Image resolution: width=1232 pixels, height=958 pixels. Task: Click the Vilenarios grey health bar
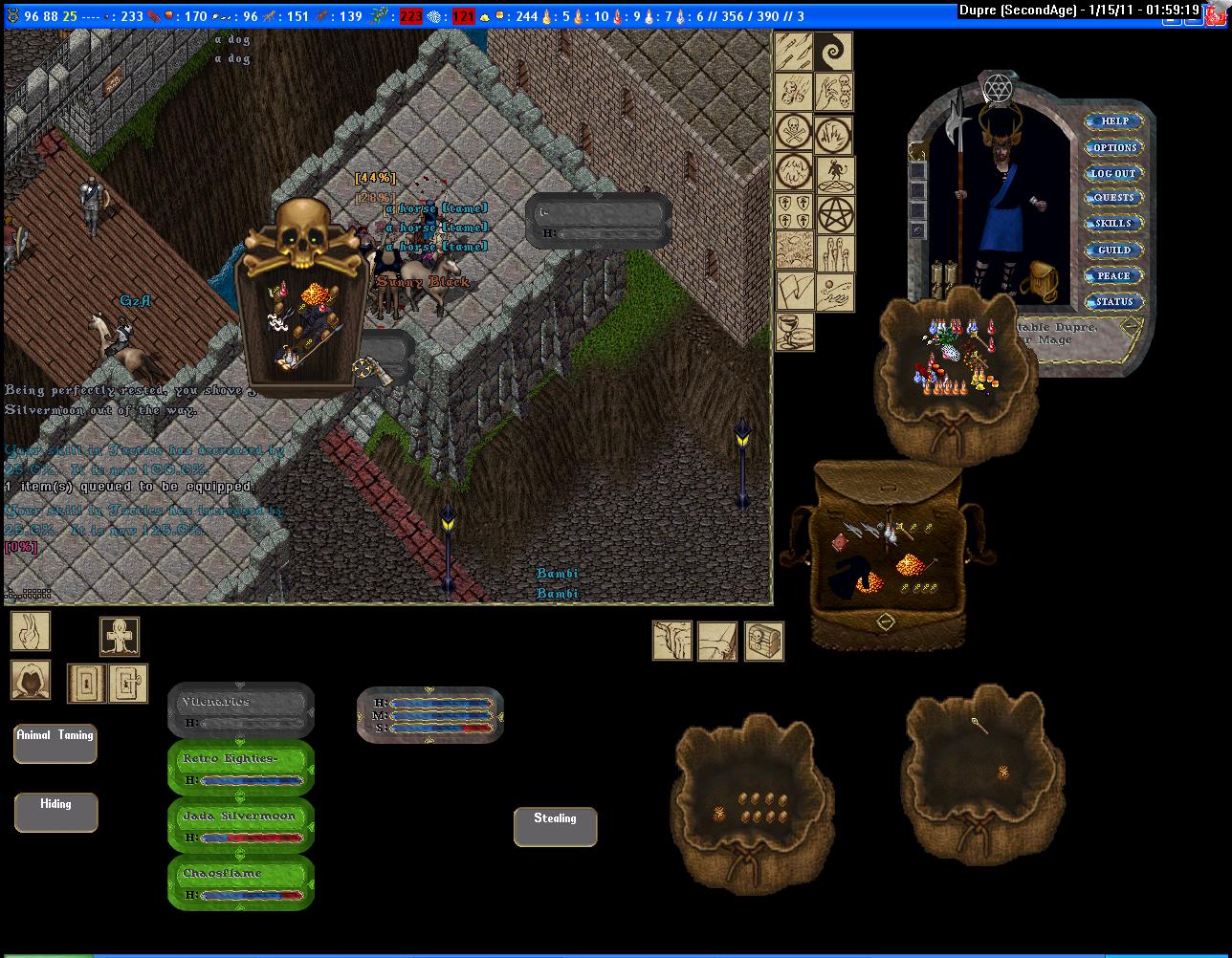[x=241, y=710]
